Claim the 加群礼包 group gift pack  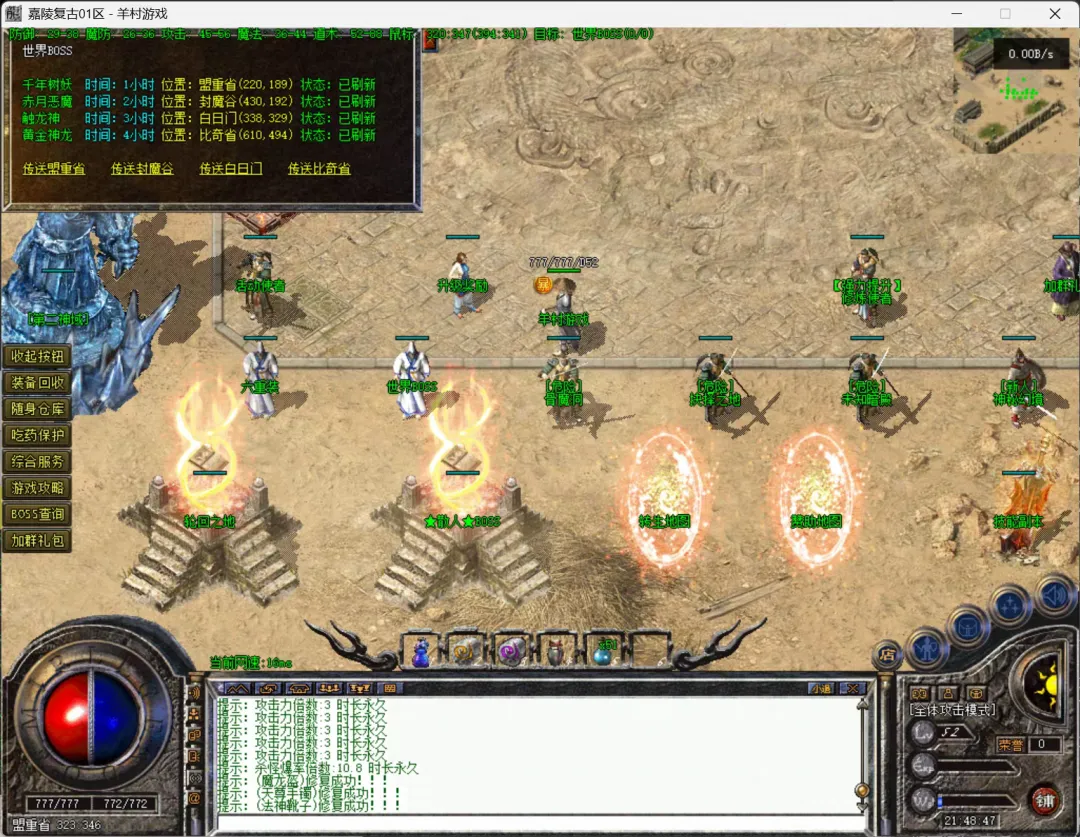tap(37, 540)
